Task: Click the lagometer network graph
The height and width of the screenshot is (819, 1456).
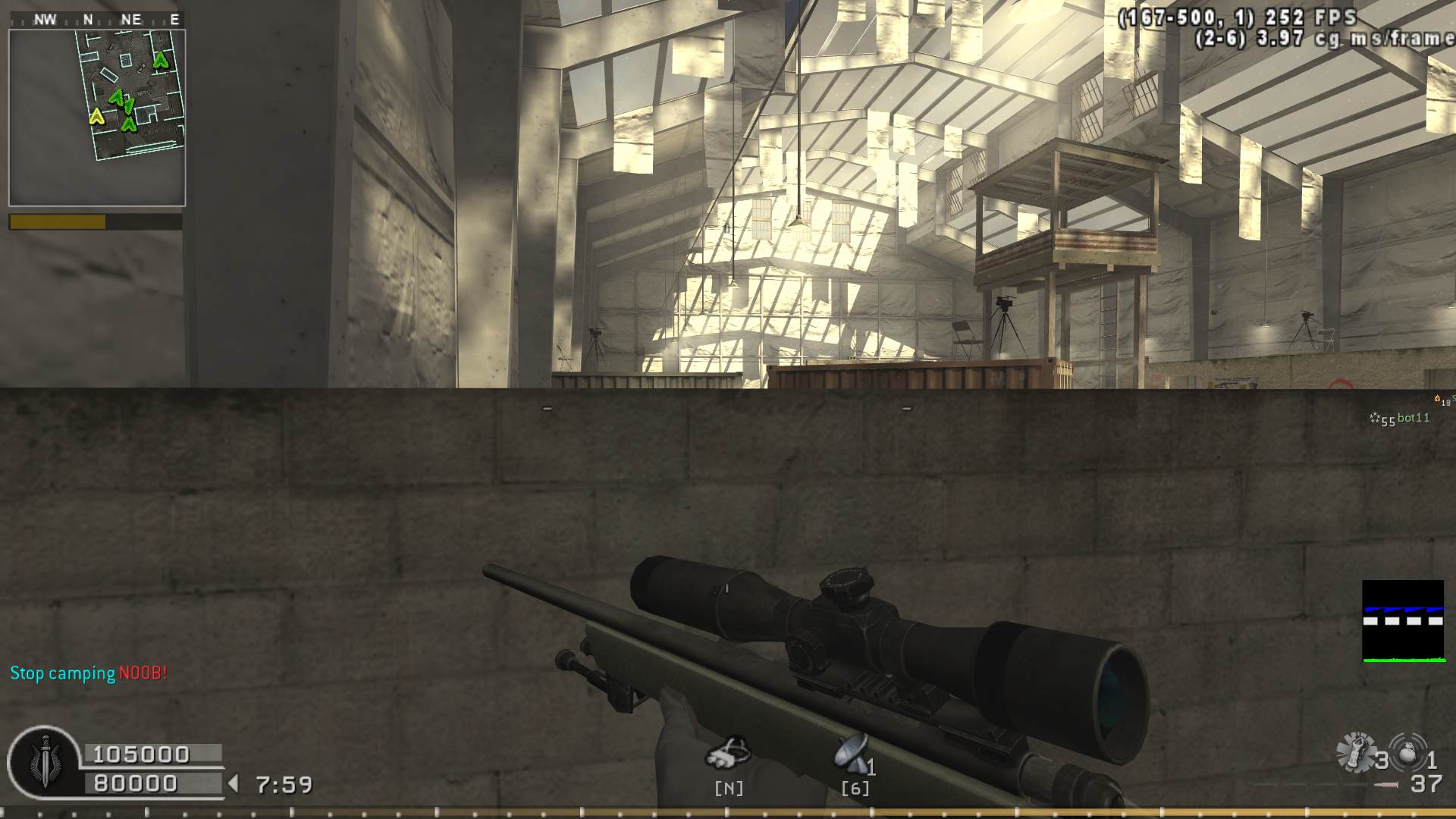Action: (x=1402, y=621)
